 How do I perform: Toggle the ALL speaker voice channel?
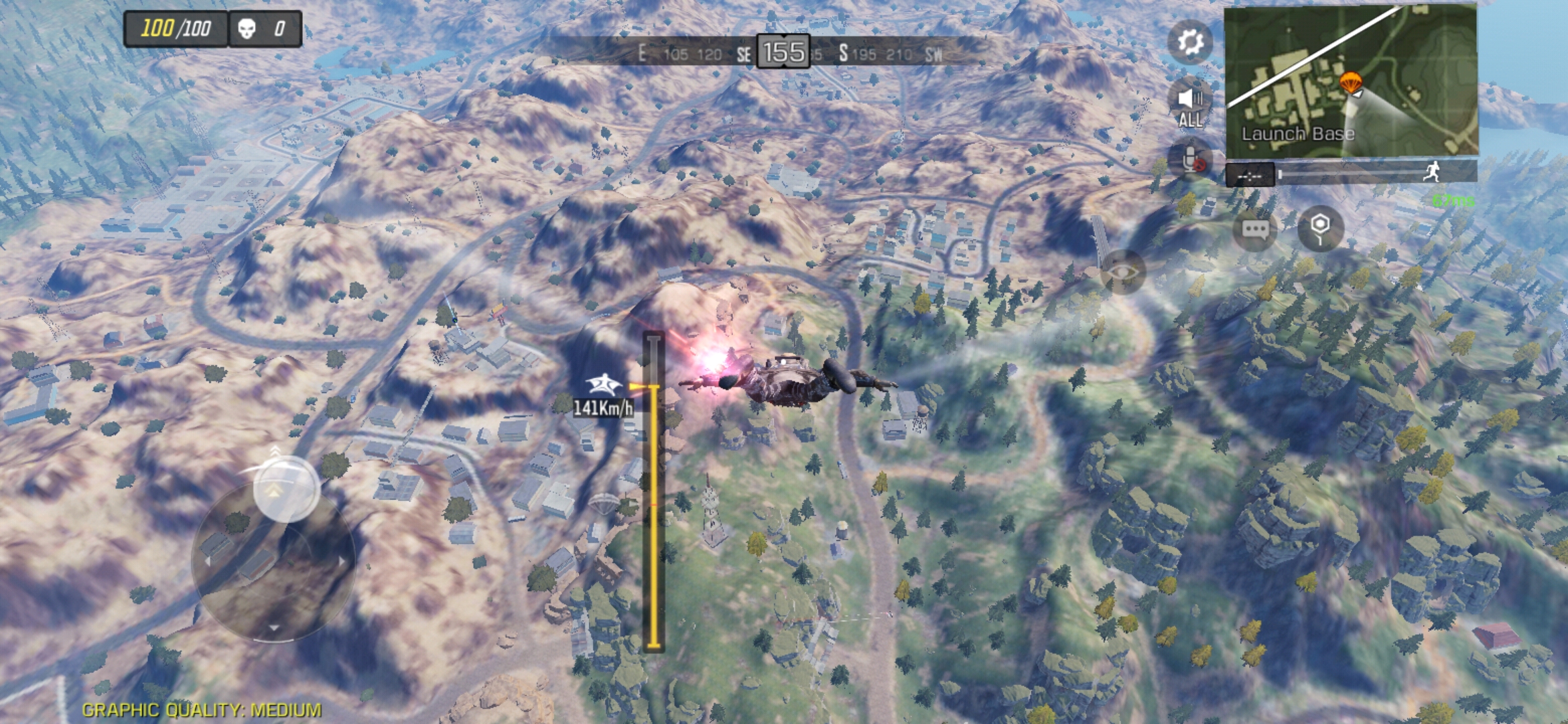click(x=1190, y=104)
